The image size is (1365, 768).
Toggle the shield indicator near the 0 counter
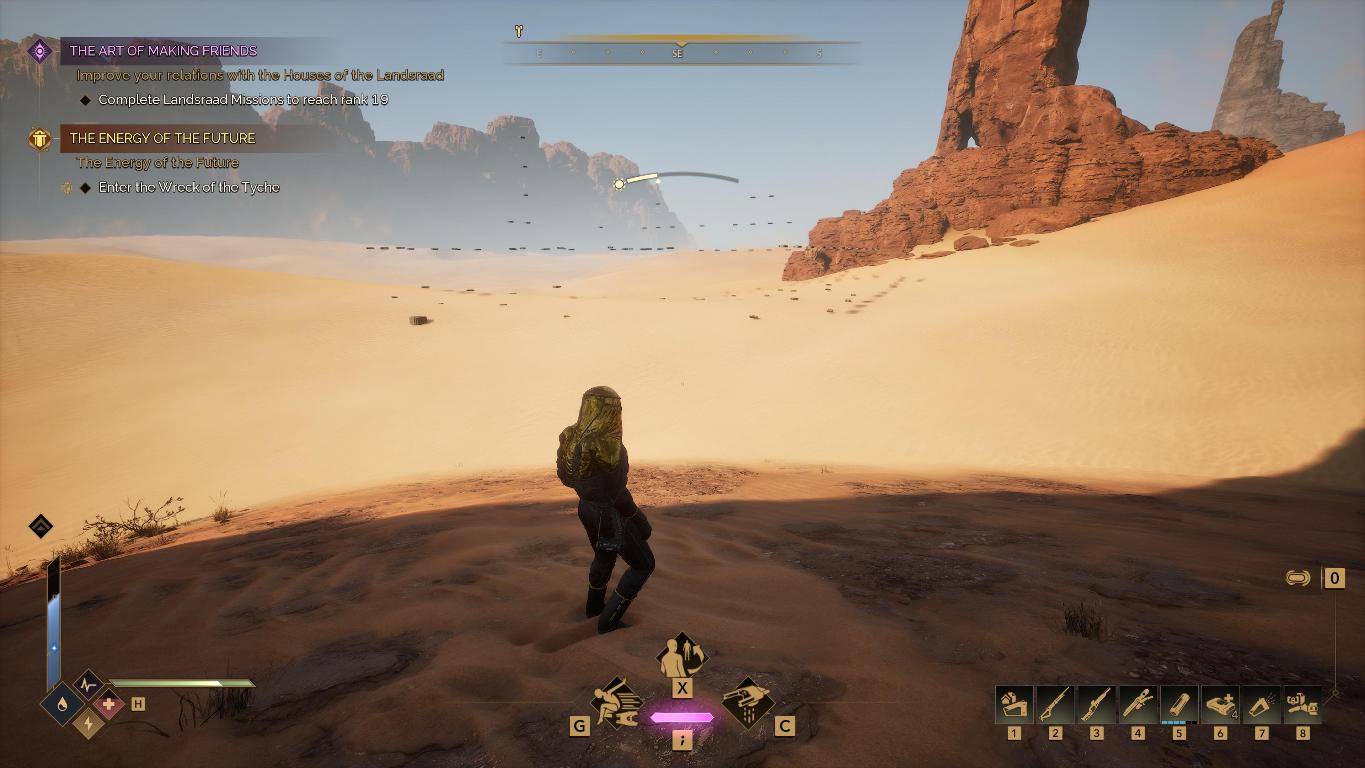tap(1294, 576)
